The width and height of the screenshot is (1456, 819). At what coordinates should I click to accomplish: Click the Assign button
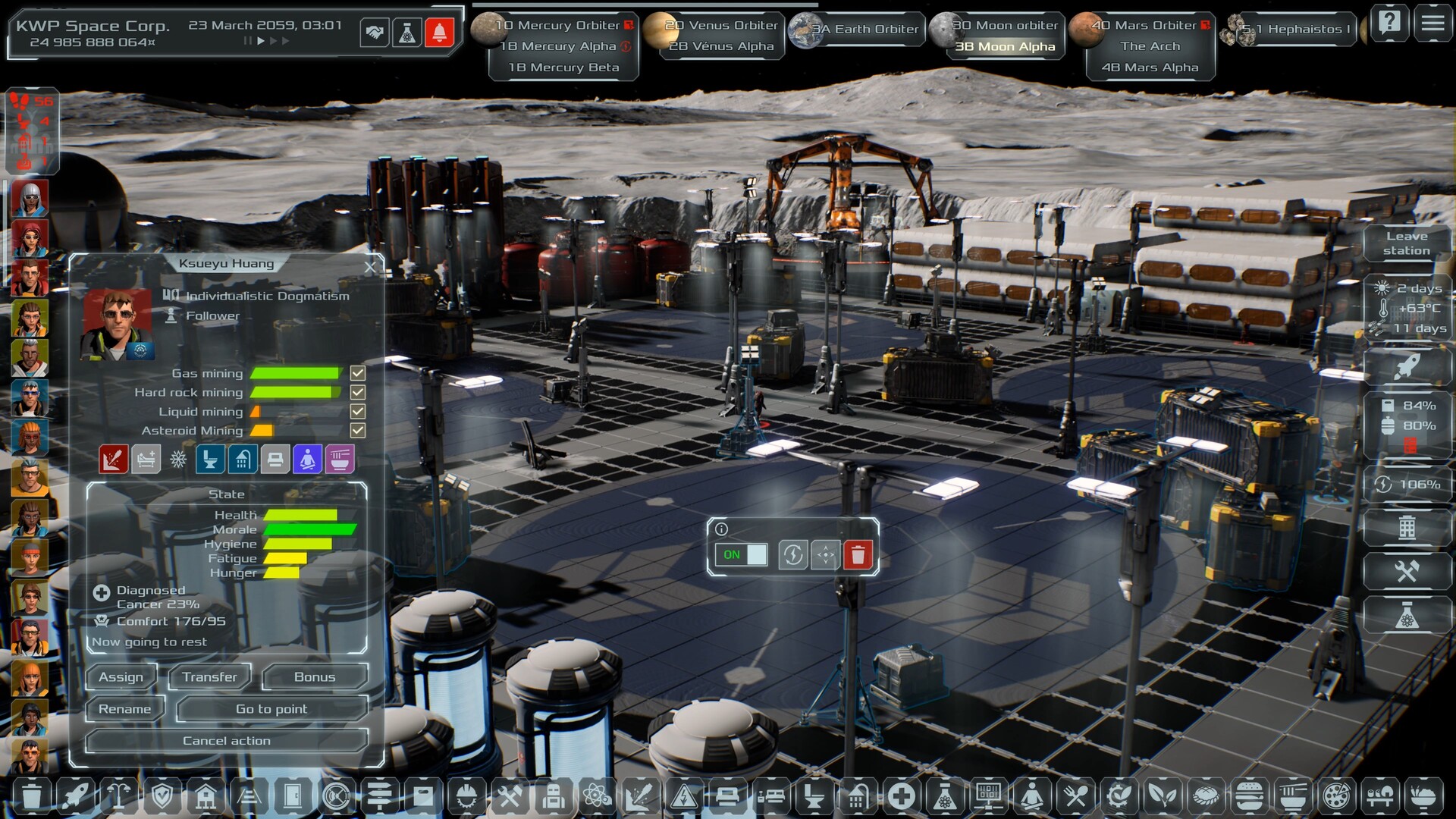[121, 676]
